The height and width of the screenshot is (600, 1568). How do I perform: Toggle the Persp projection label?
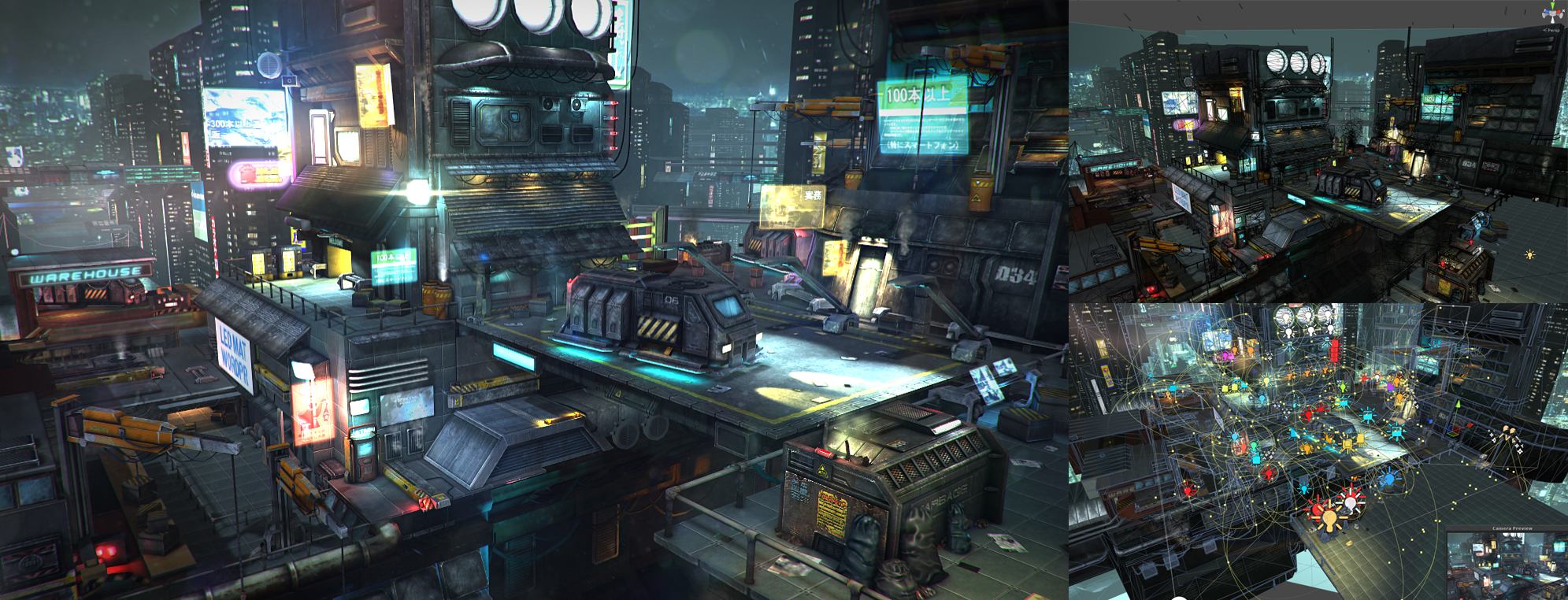point(1551,30)
